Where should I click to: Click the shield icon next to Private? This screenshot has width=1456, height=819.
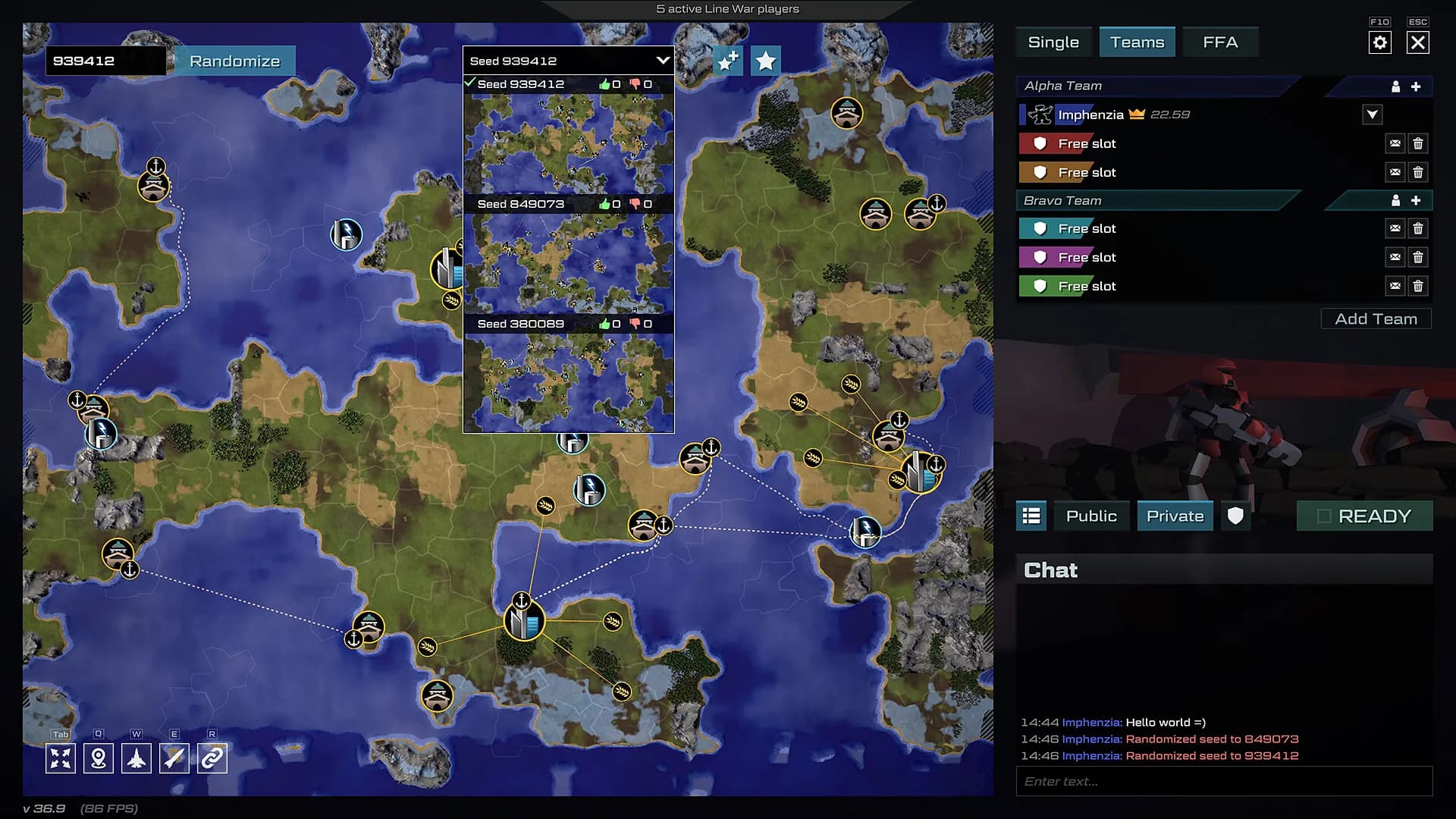1235,516
